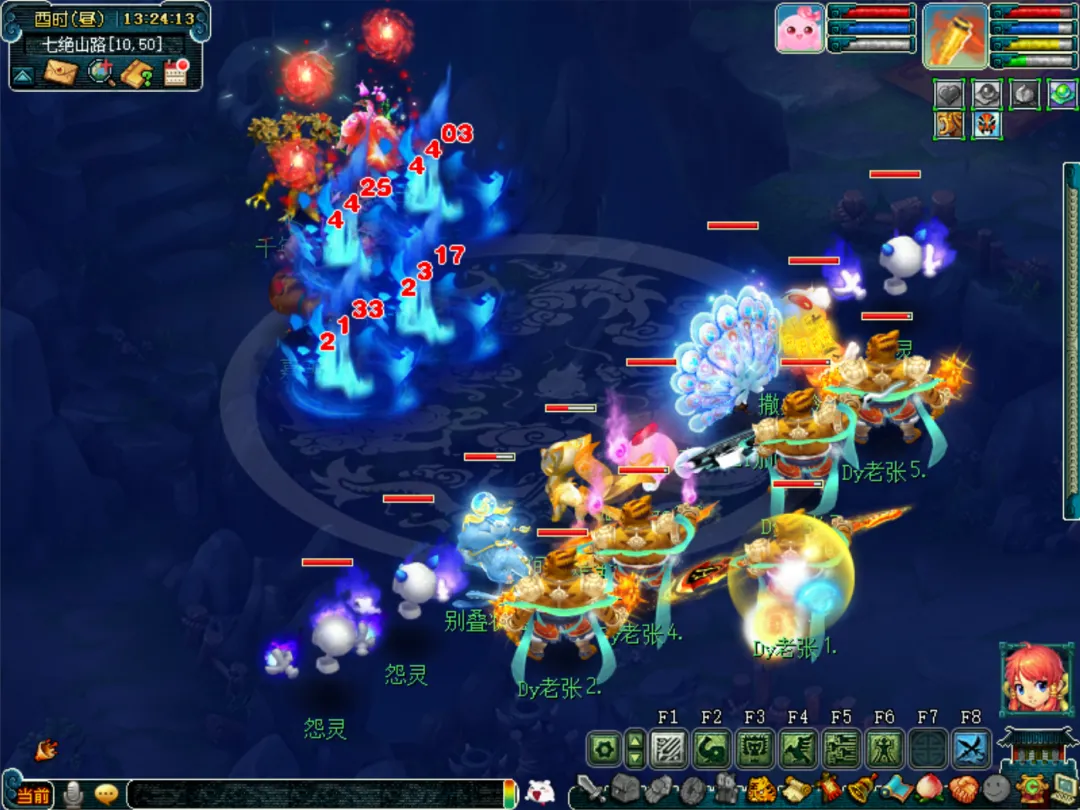Open the mail envelope icon
This screenshot has height=810, width=1080.
tap(61, 72)
